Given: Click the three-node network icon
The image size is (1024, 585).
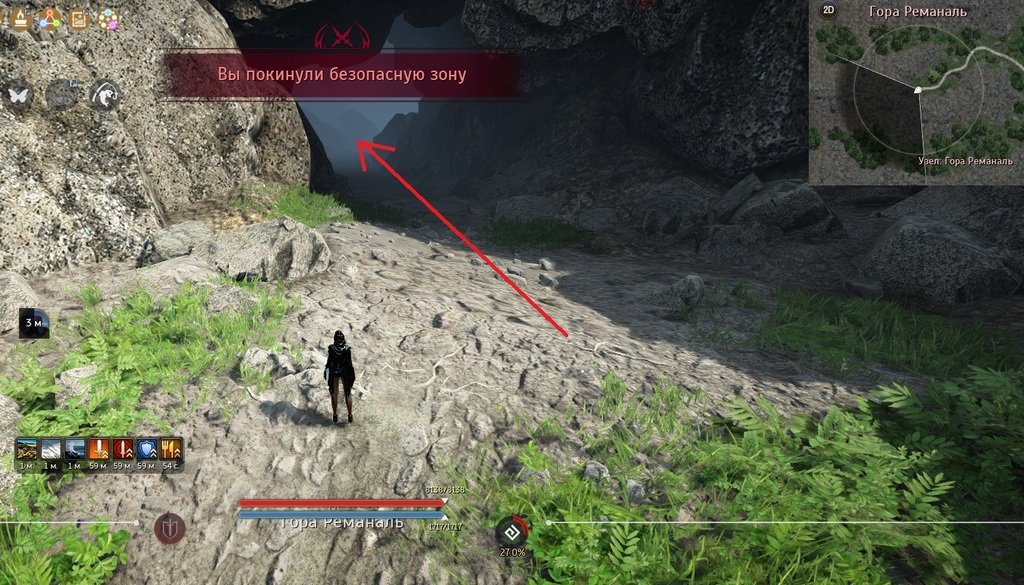Looking at the screenshot, I should click(x=48, y=19).
